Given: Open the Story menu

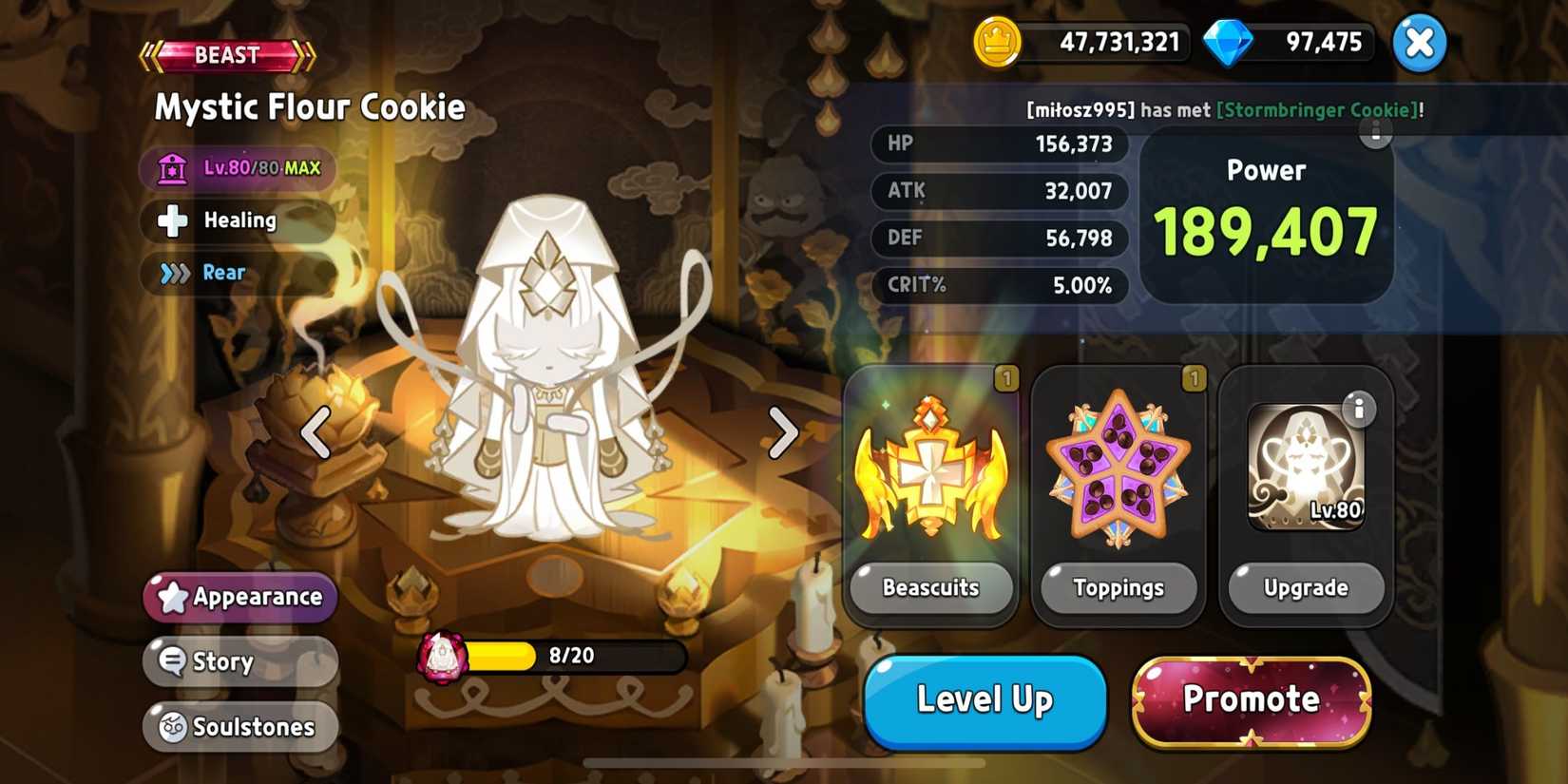Looking at the screenshot, I should [239, 661].
